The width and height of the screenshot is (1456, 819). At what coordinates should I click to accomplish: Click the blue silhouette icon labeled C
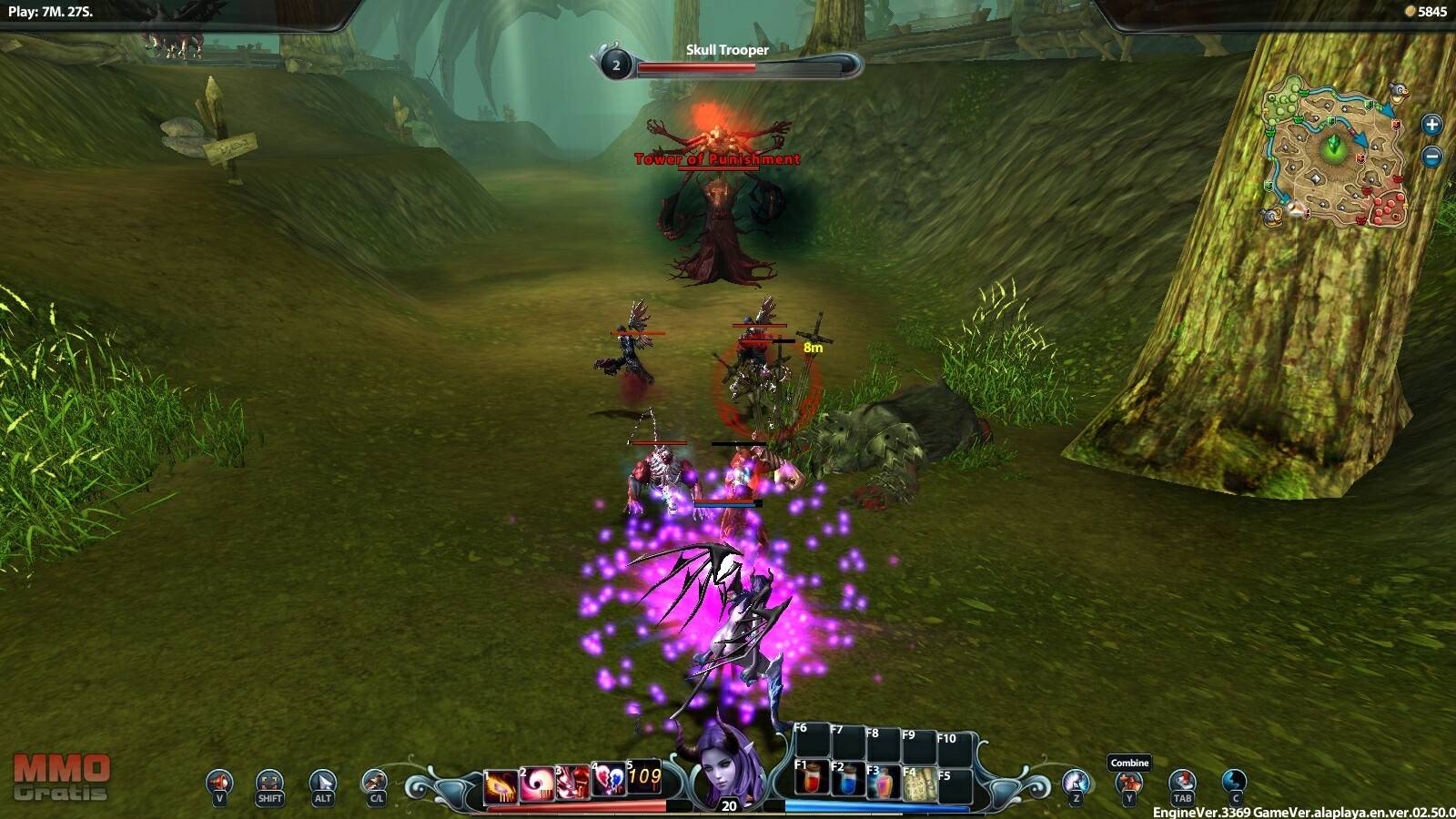point(1234,783)
